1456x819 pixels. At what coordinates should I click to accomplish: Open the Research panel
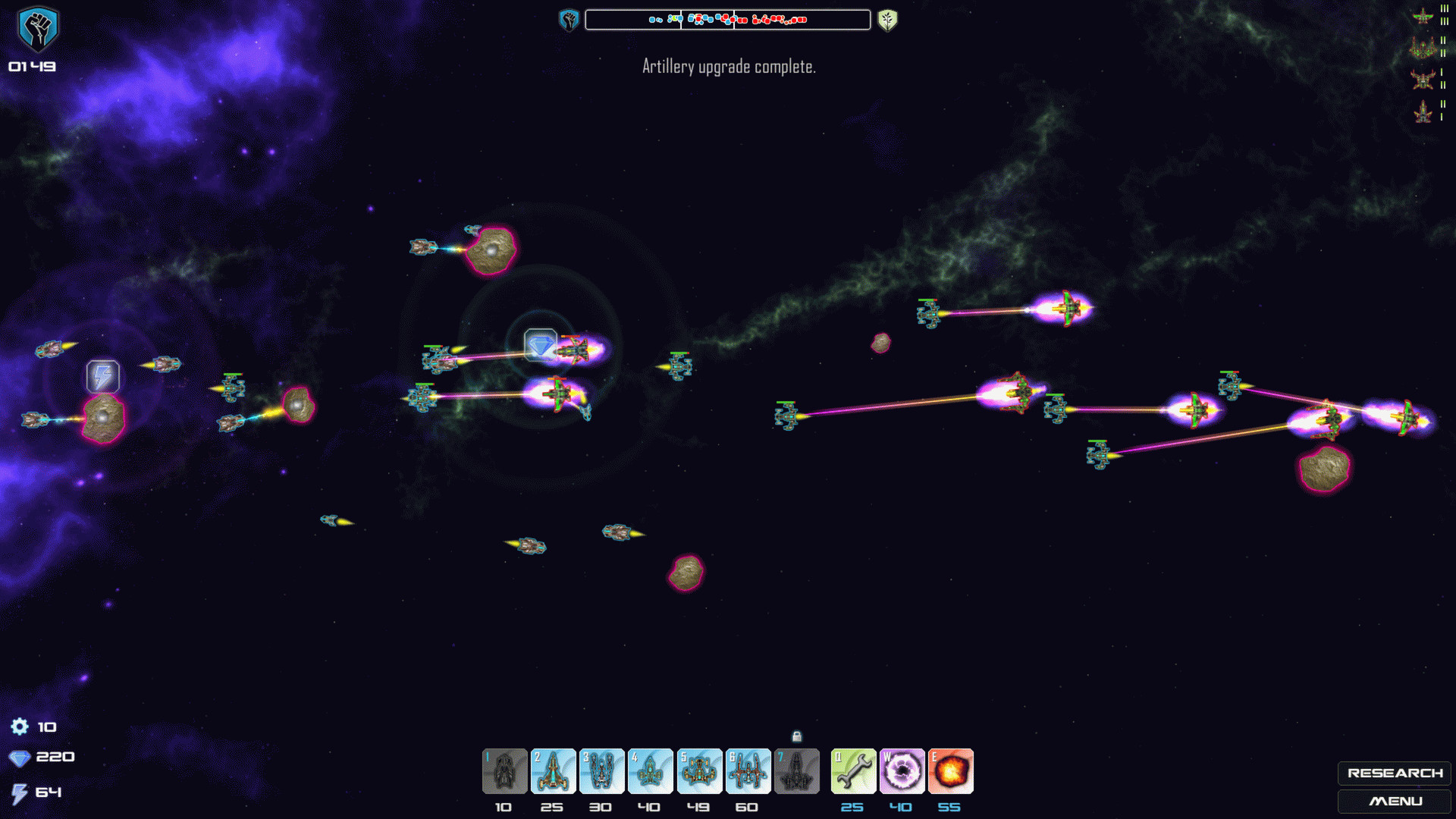point(1394,773)
